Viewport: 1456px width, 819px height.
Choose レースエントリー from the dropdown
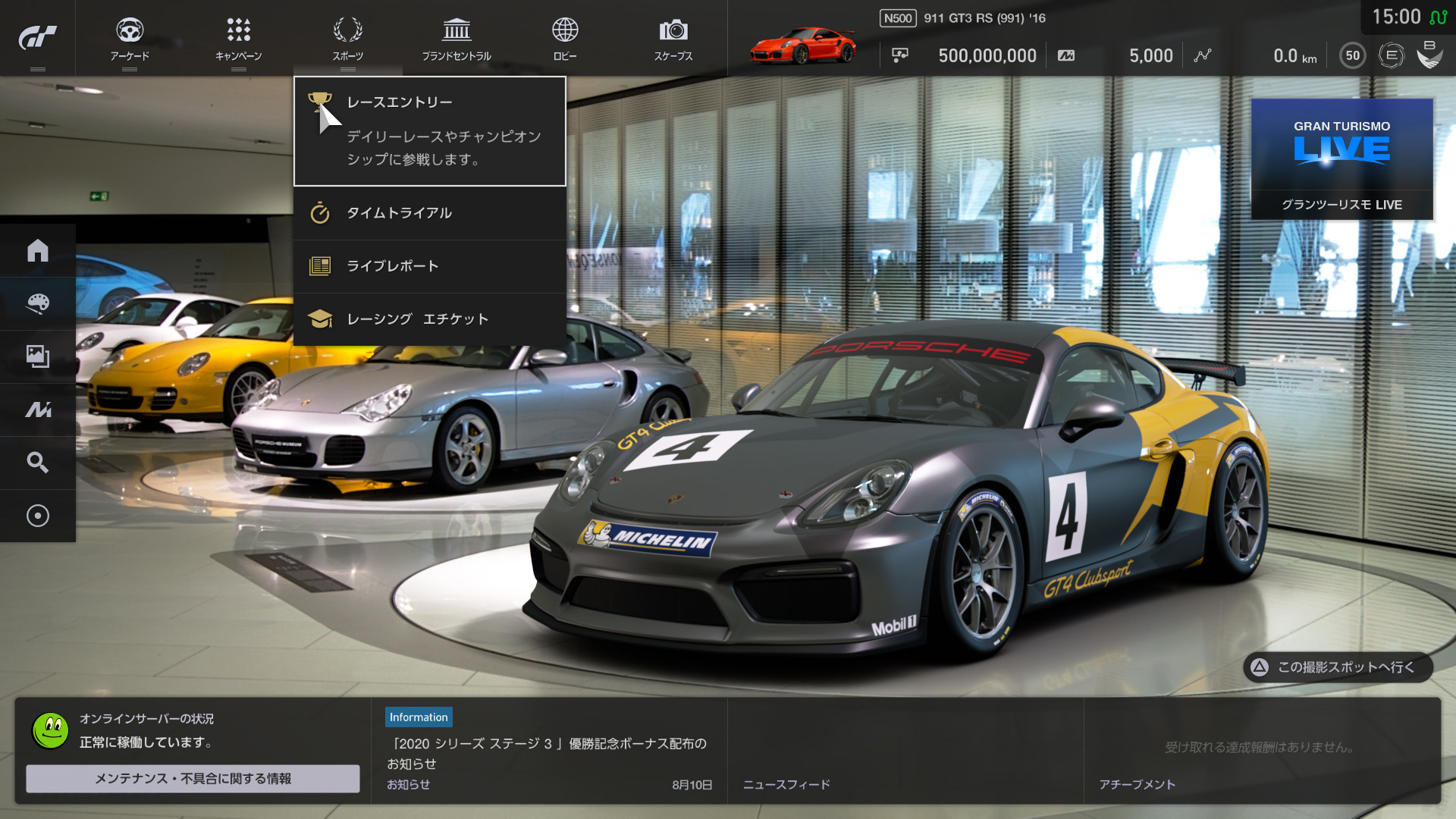[x=430, y=131]
